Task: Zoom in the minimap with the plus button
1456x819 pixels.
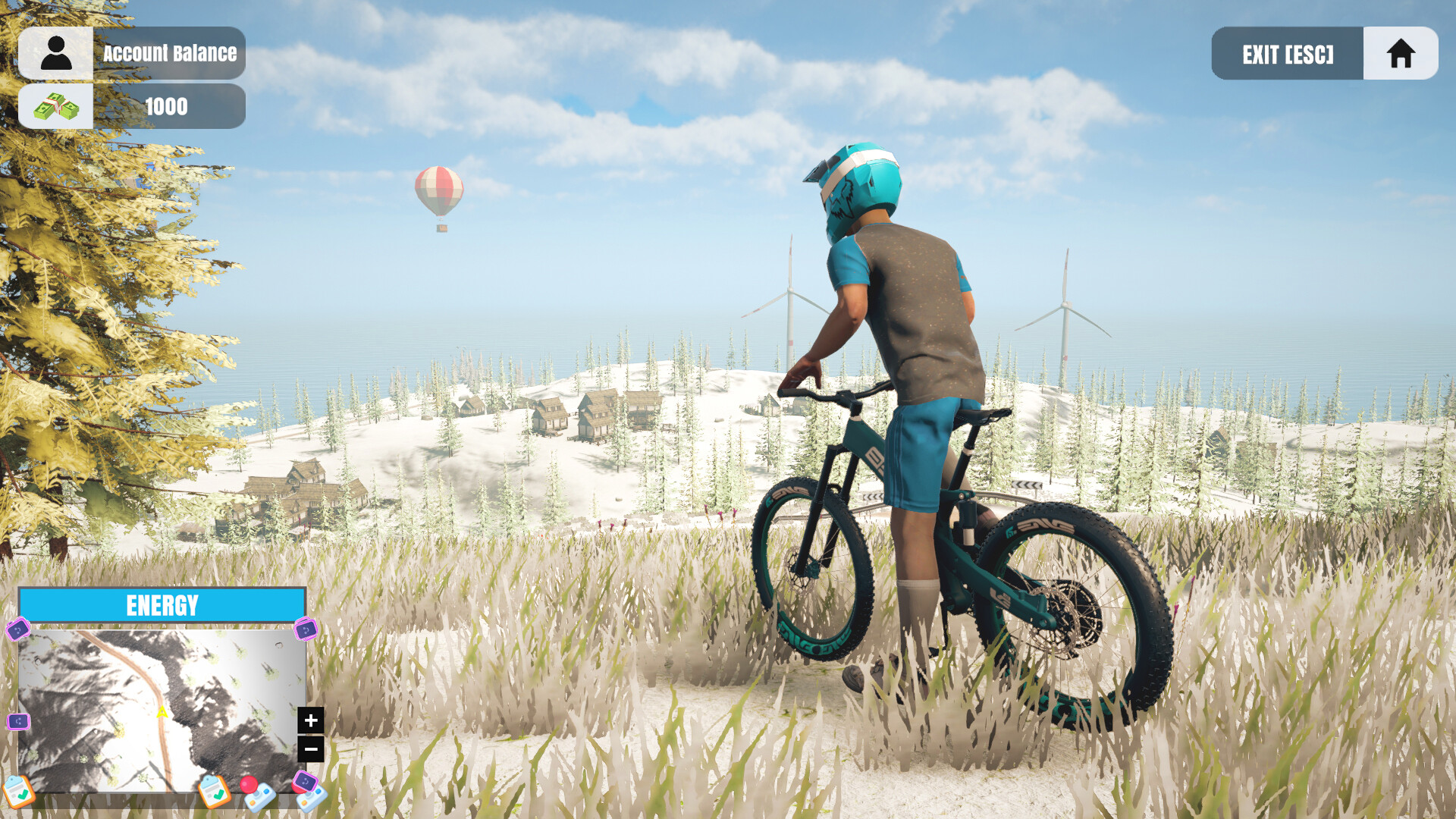Action: [309, 720]
